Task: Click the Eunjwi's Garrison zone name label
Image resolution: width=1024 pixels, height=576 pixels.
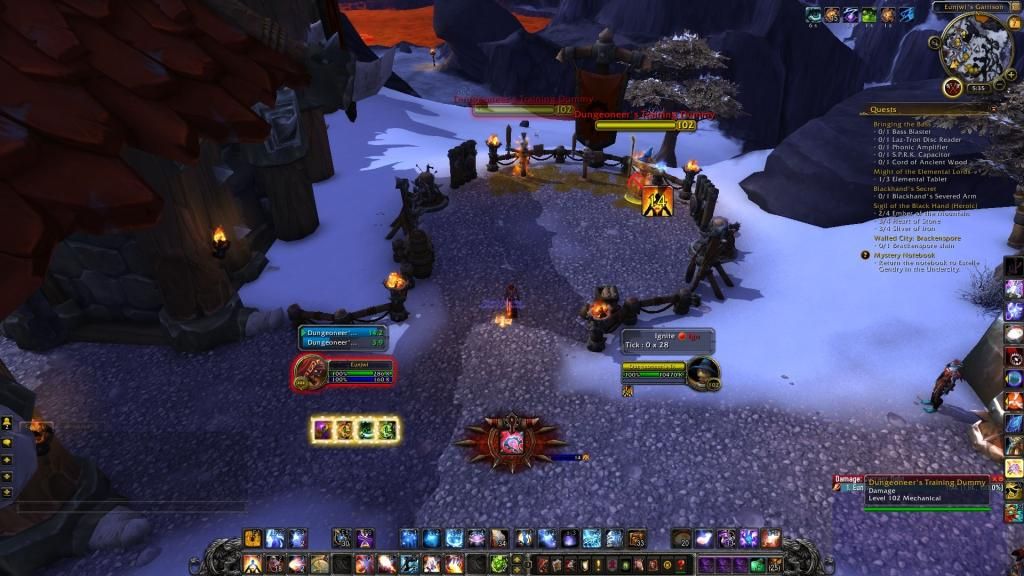Action: pos(965,7)
